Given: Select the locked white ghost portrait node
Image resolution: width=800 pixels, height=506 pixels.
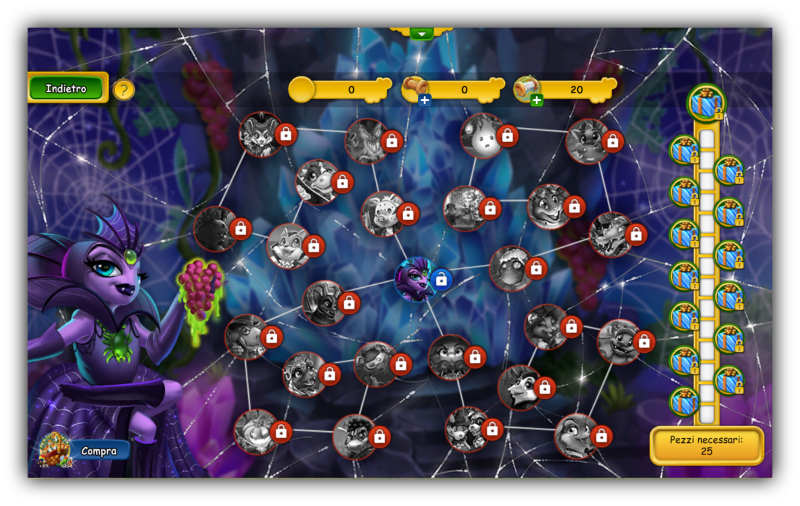Looking at the screenshot, I should point(483,136).
